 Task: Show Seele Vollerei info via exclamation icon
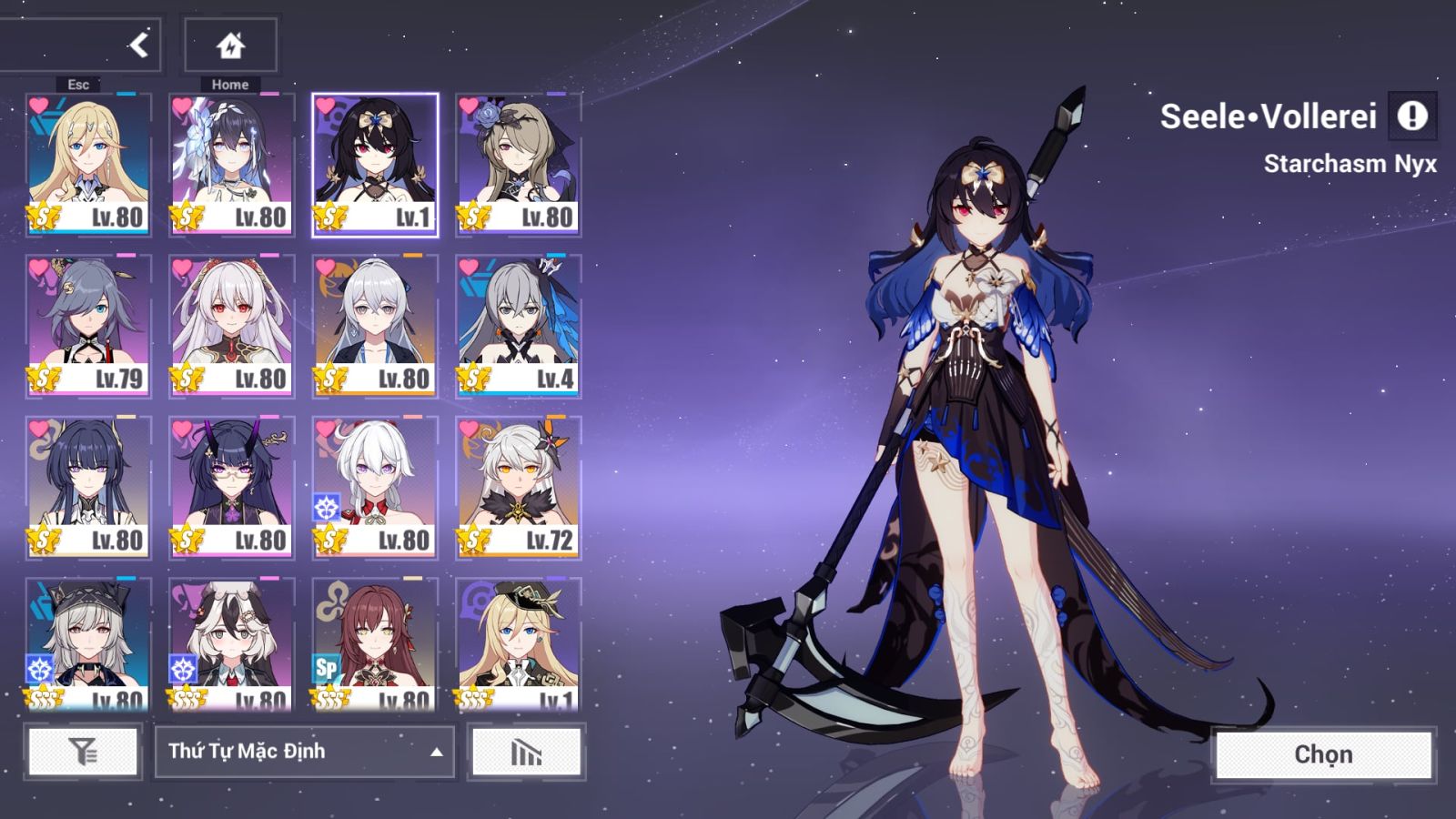1412,116
